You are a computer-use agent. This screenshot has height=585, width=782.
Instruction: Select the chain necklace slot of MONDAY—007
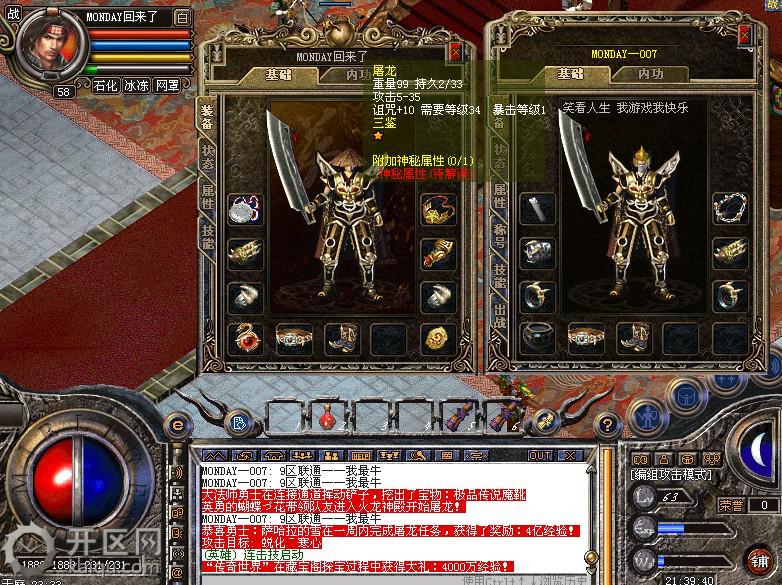click(x=727, y=210)
